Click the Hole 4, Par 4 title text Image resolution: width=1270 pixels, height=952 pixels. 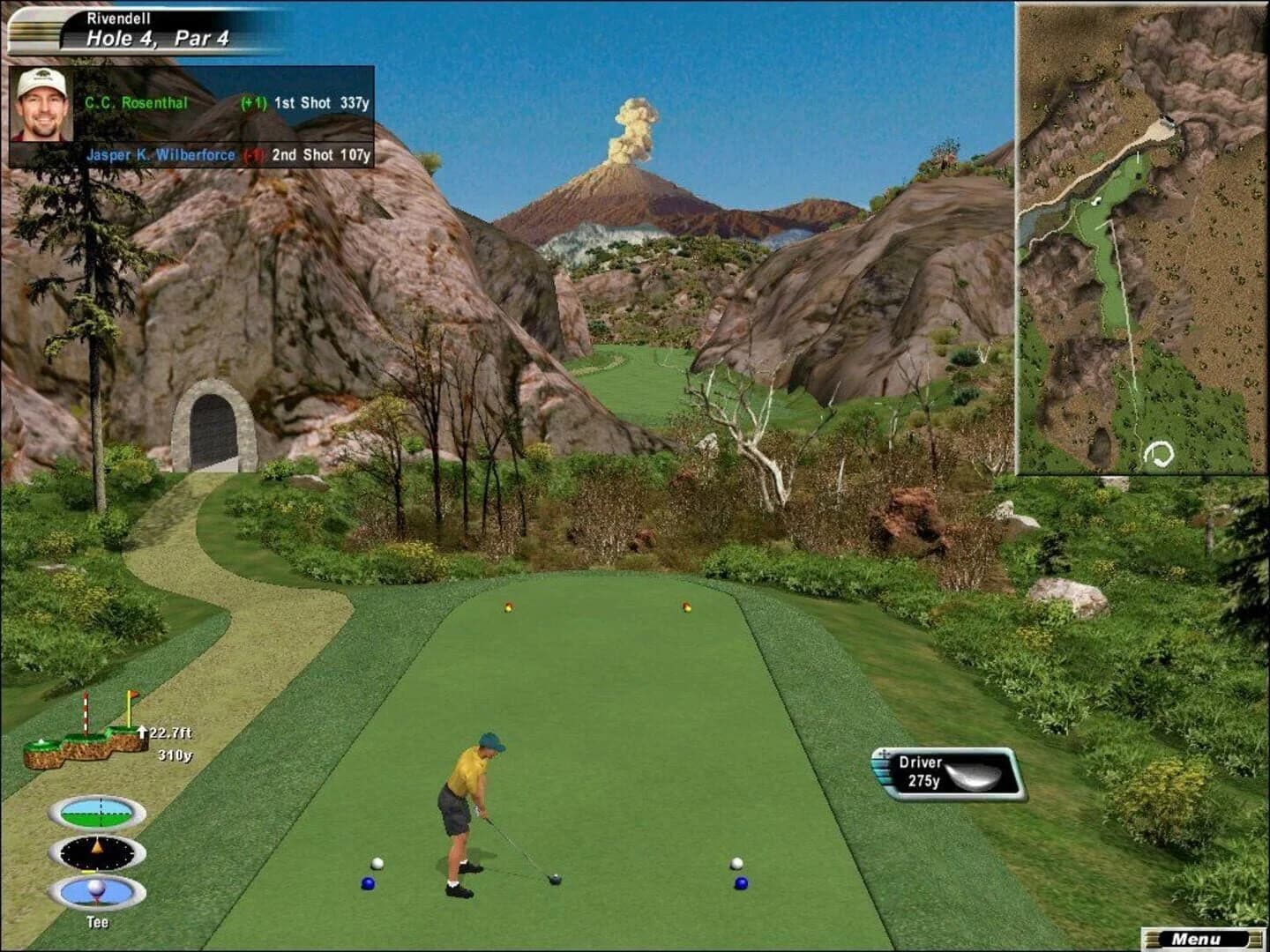click(156, 38)
